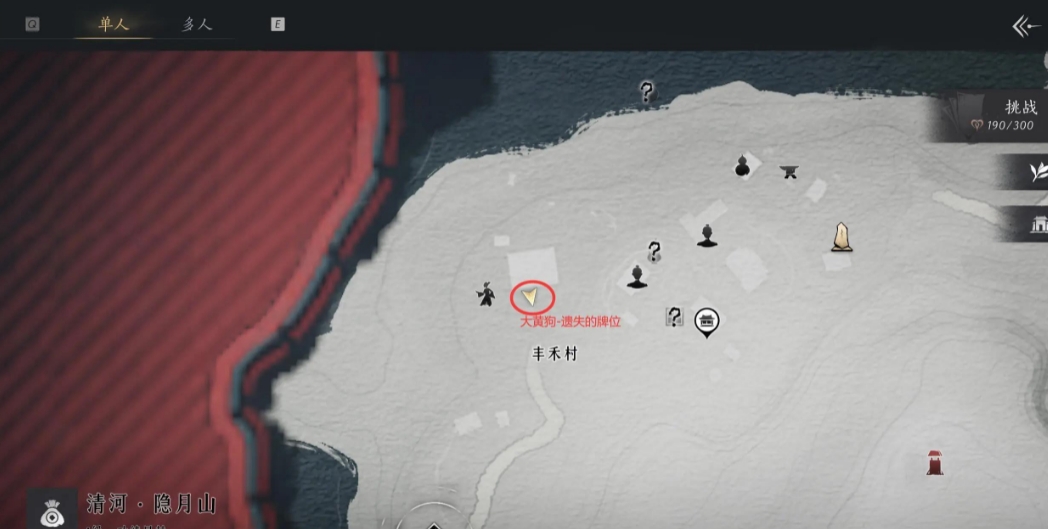This screenshot has height=529, width=1048.
Task: Open the leaf icon side panel
Action: (x=1036, y=174)
